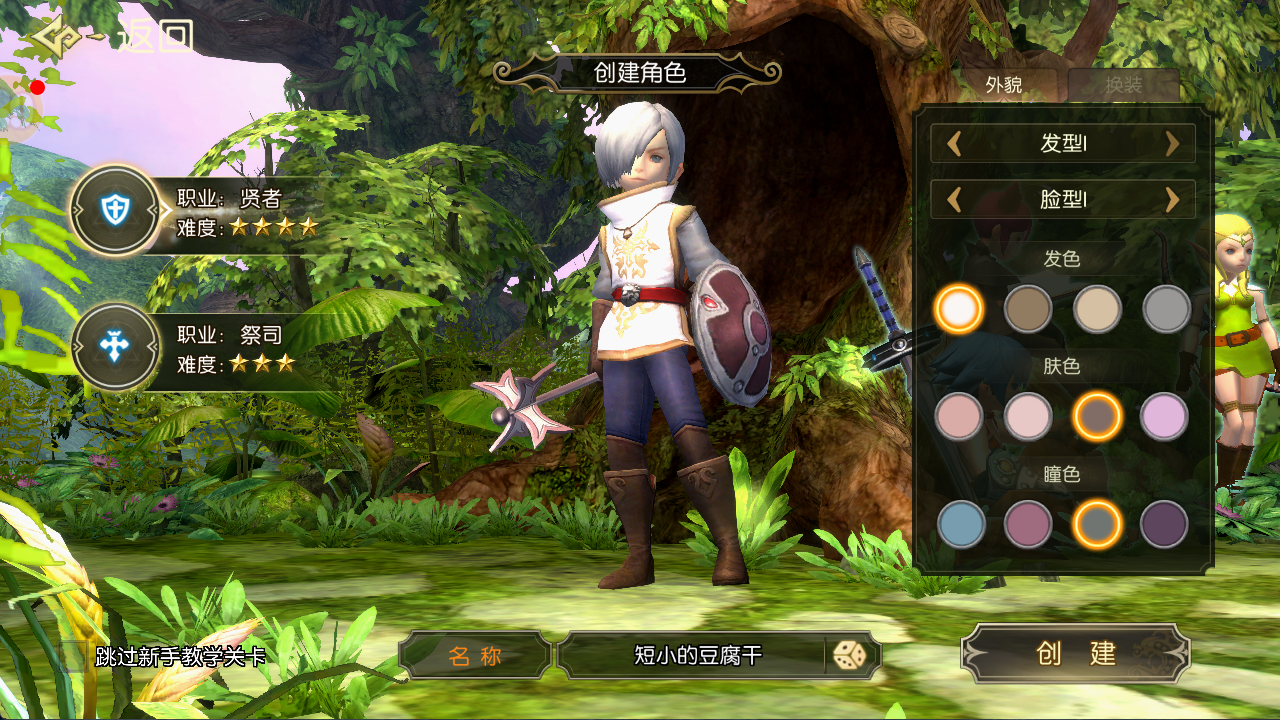Pick the gray hair color swatch
Viewport: 1280px width, 720px height.
coord(1166,309)
